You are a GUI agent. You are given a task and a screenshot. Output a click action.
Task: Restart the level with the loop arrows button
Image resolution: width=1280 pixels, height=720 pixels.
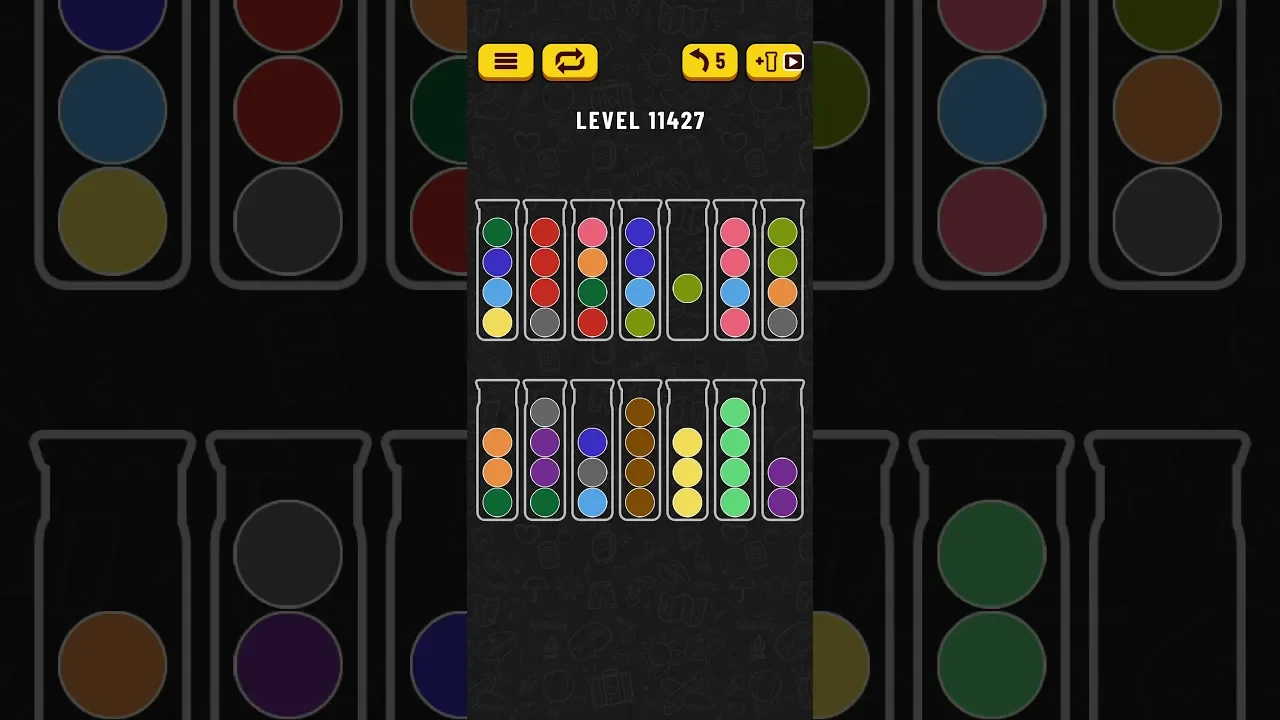click(x=569, y=62)
